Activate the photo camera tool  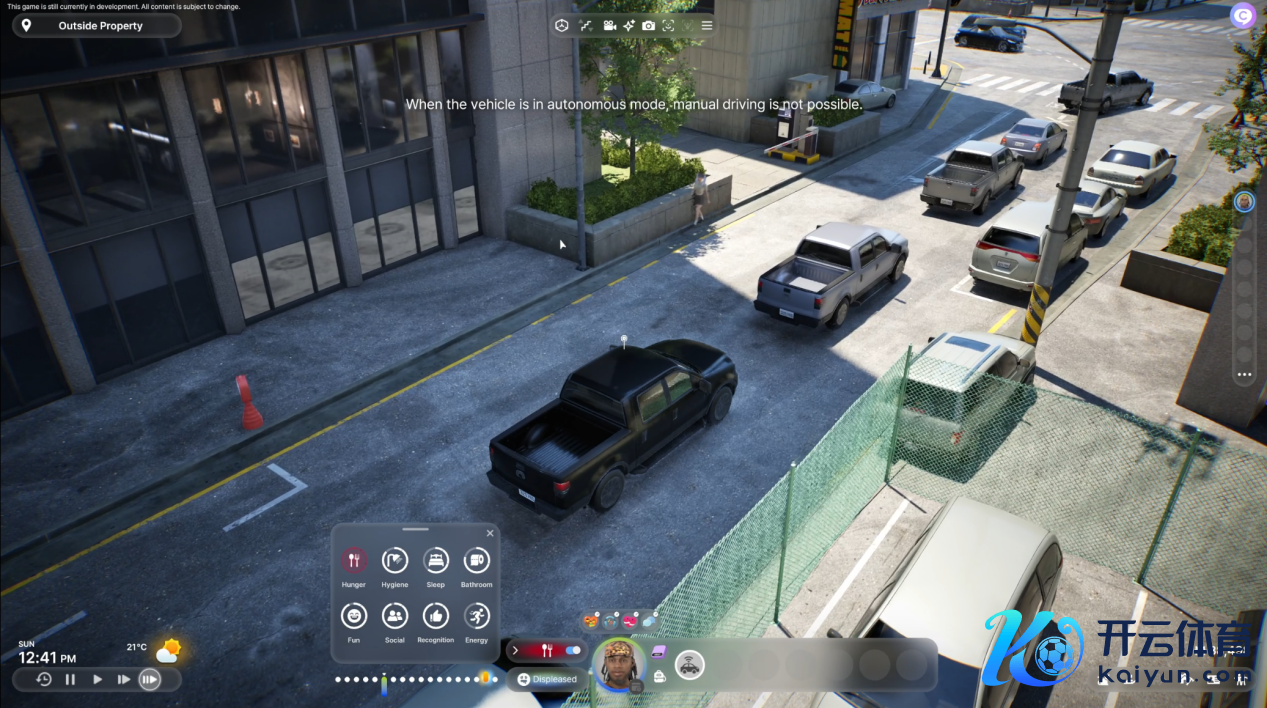pos(649,26)
